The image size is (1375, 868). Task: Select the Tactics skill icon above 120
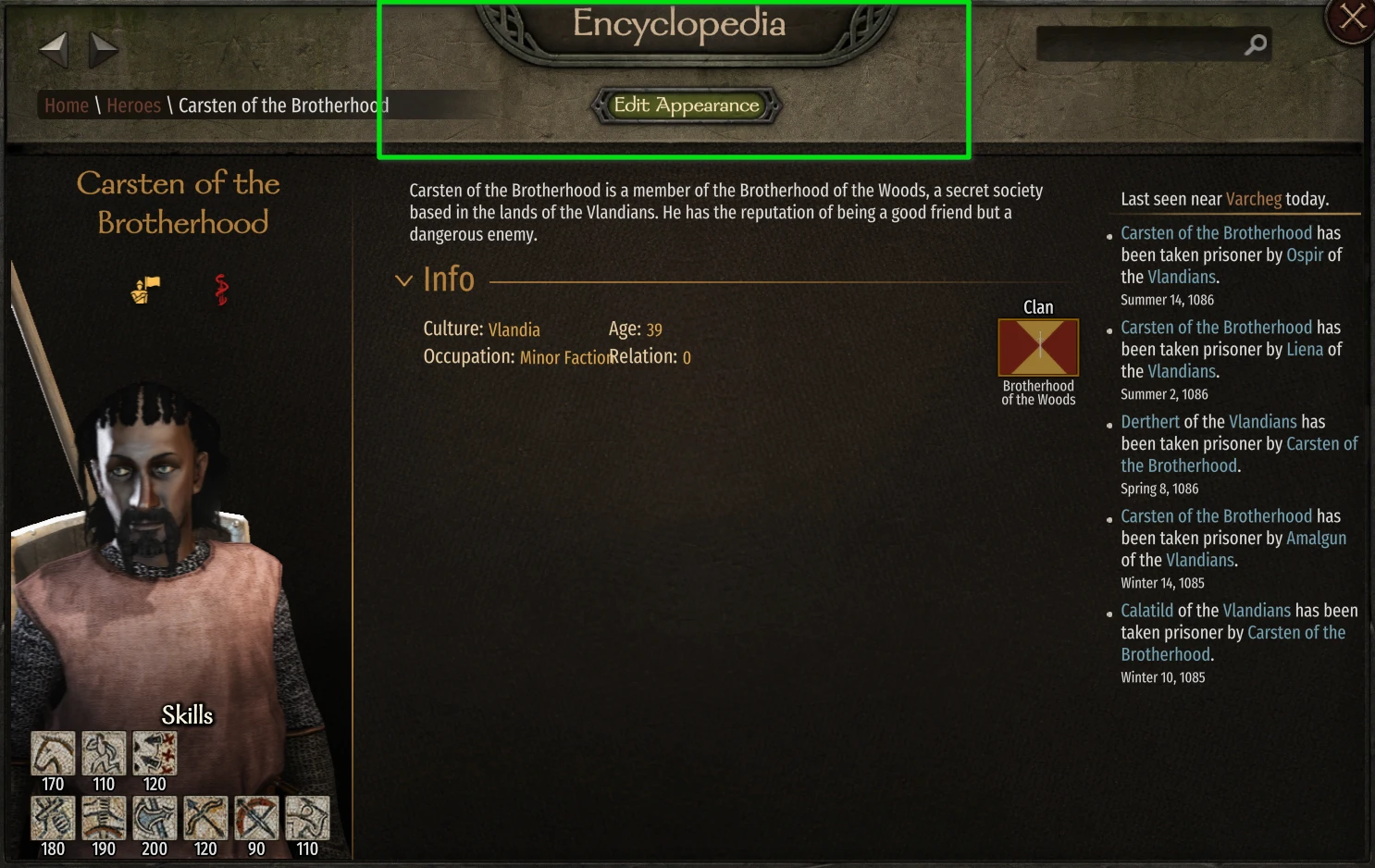(154, 752)
